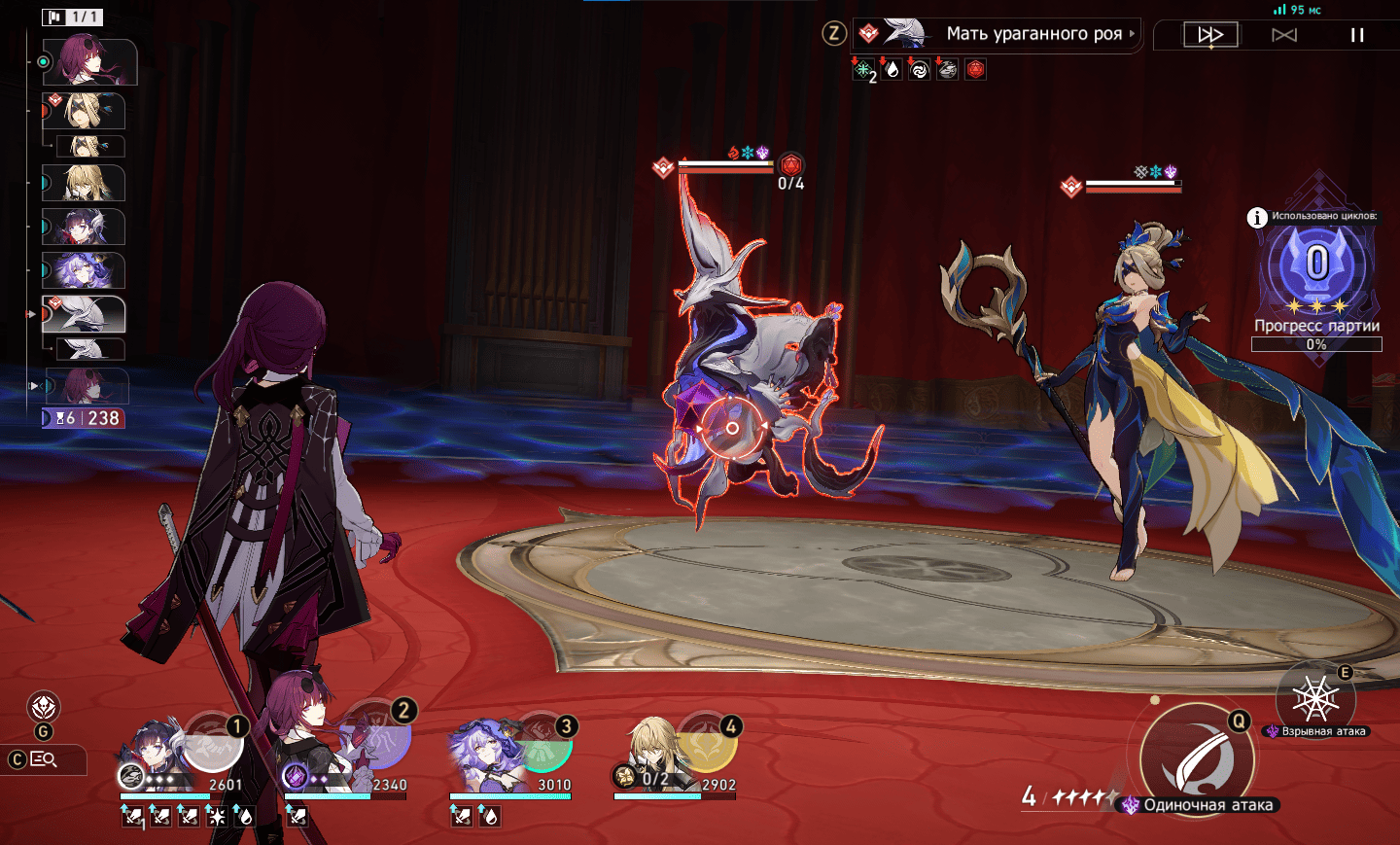Click the round emblem icon above G

click(45, 707)
